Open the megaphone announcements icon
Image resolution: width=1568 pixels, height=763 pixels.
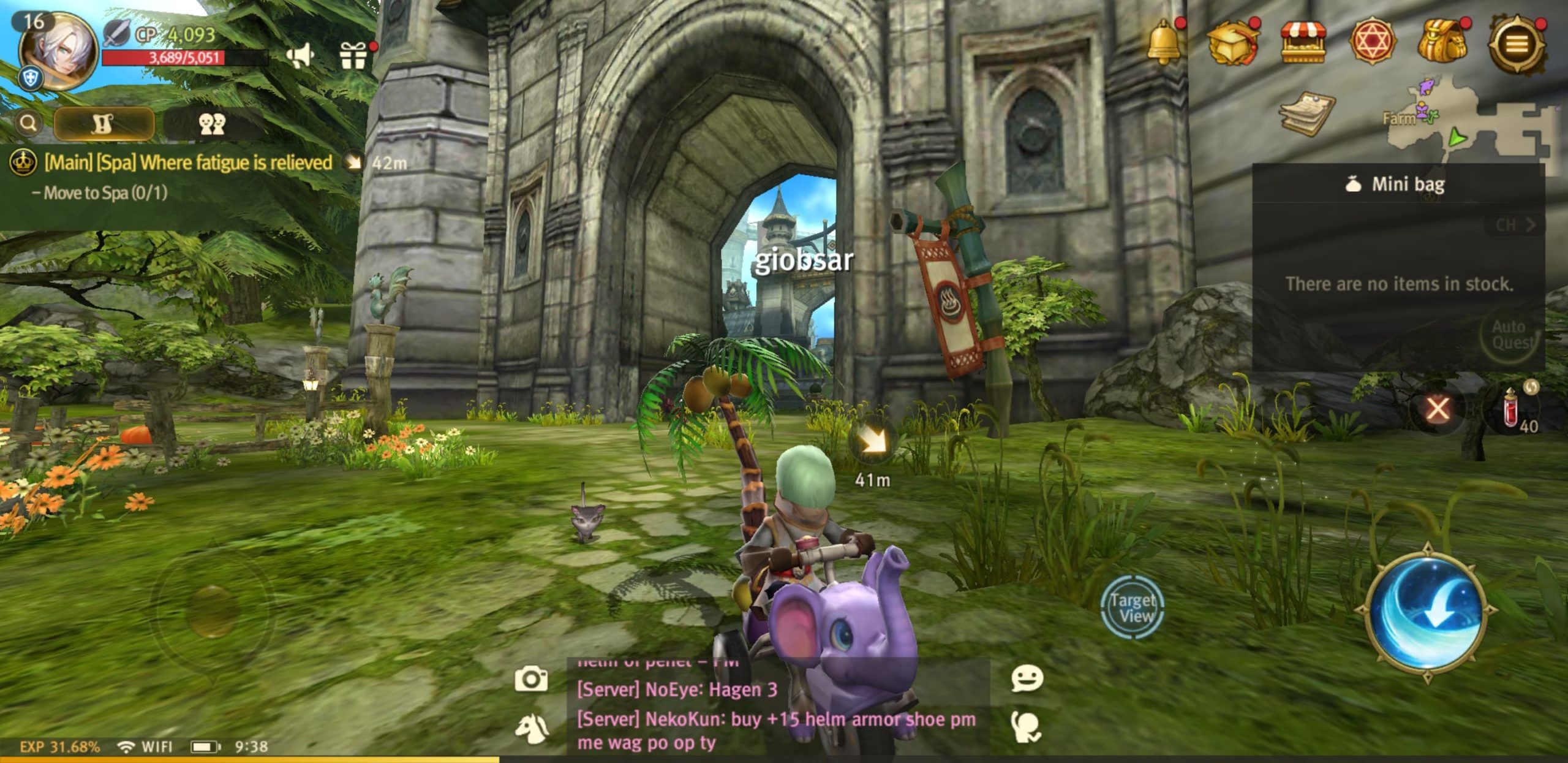[x=300, y=56]
